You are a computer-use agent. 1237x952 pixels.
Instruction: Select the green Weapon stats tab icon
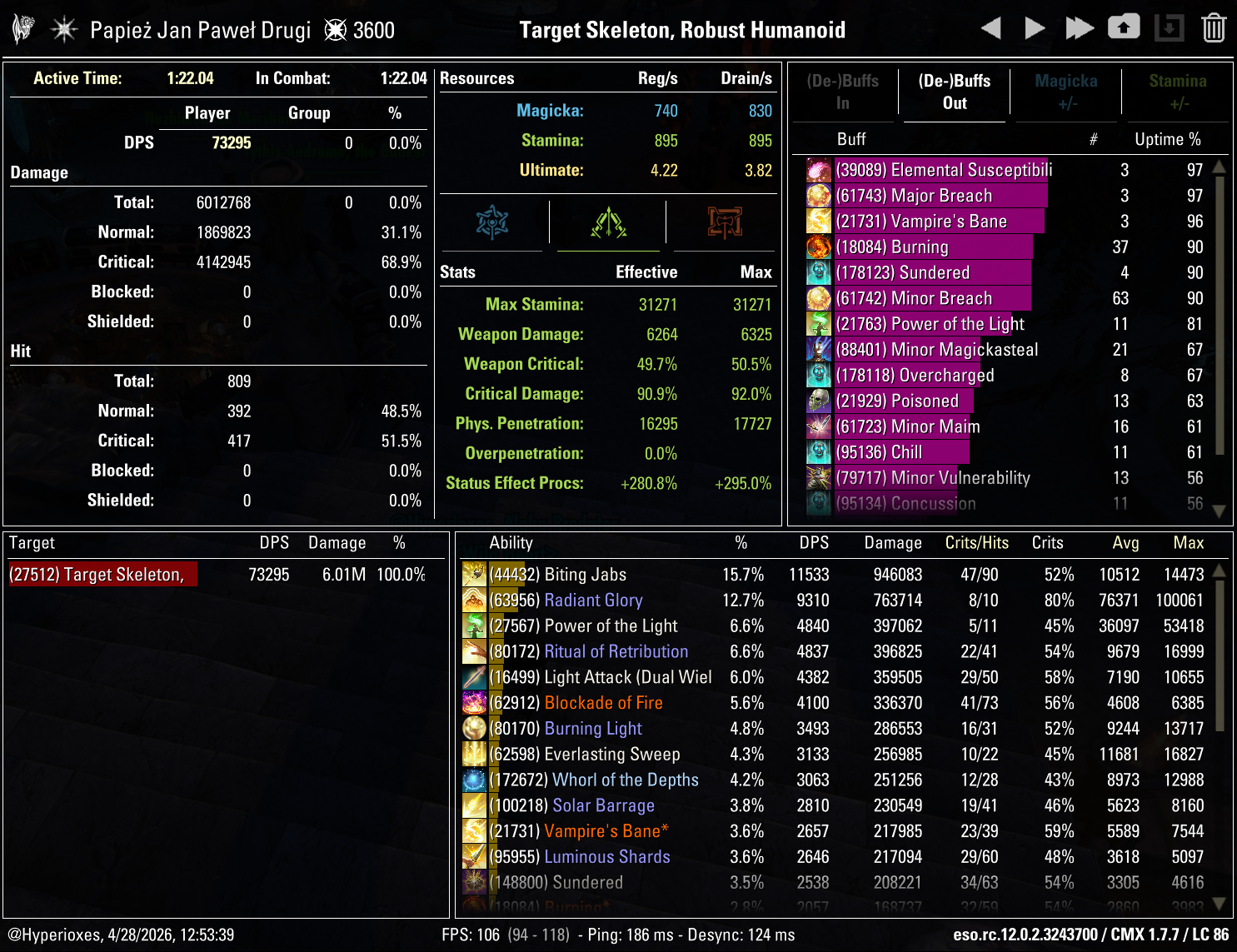[x=608, y=222]
